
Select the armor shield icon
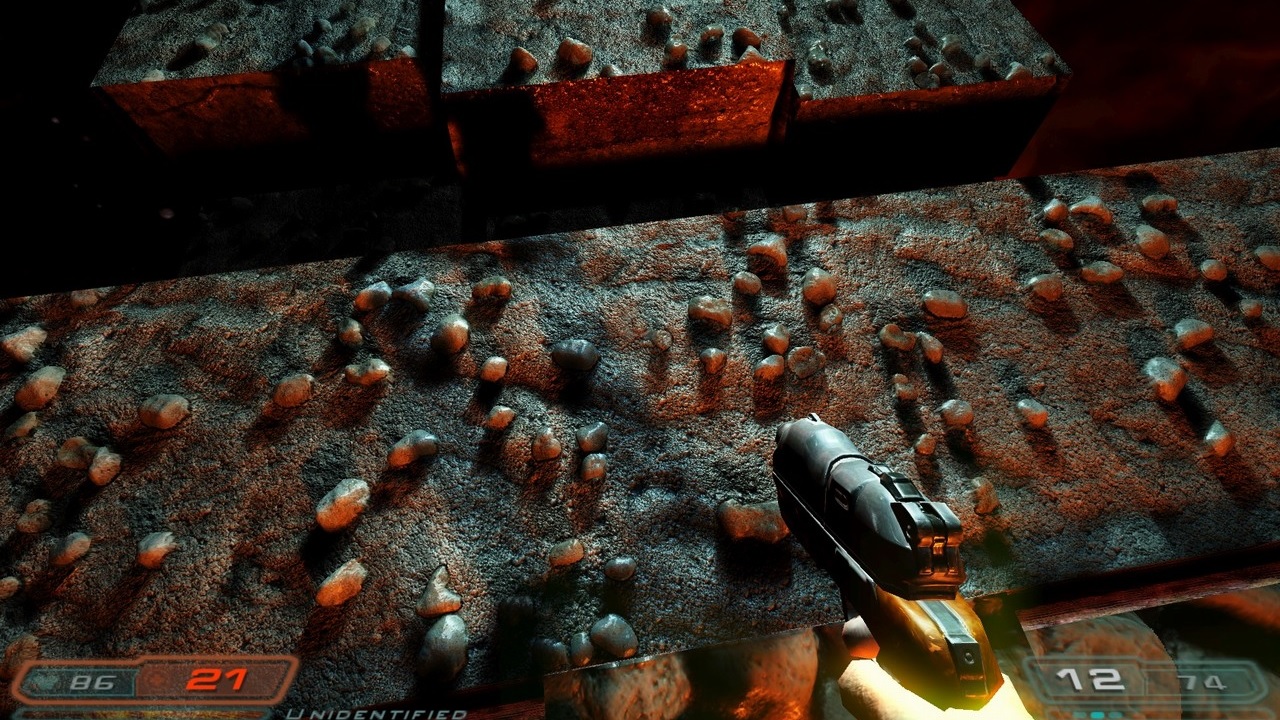tap(156, 678)
